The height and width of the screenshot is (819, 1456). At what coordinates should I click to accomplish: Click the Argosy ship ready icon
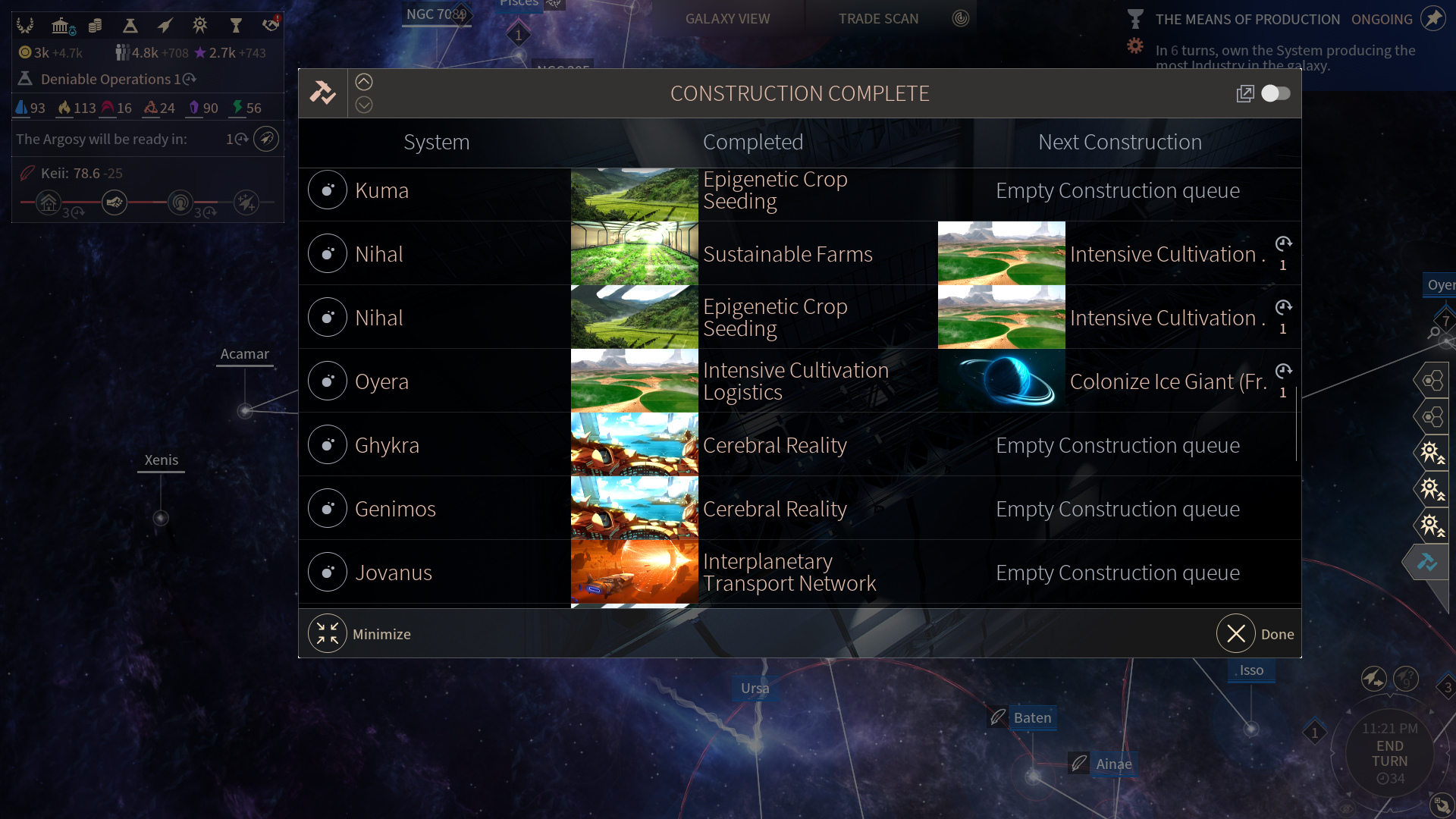point(266,139)
